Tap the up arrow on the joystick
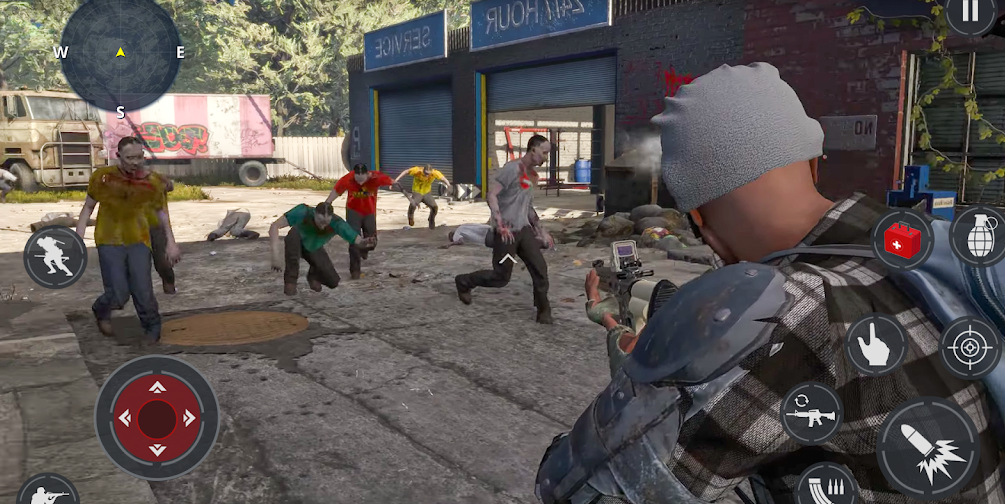This screenshot has height=504, width=1005. (x=157, y=387)
